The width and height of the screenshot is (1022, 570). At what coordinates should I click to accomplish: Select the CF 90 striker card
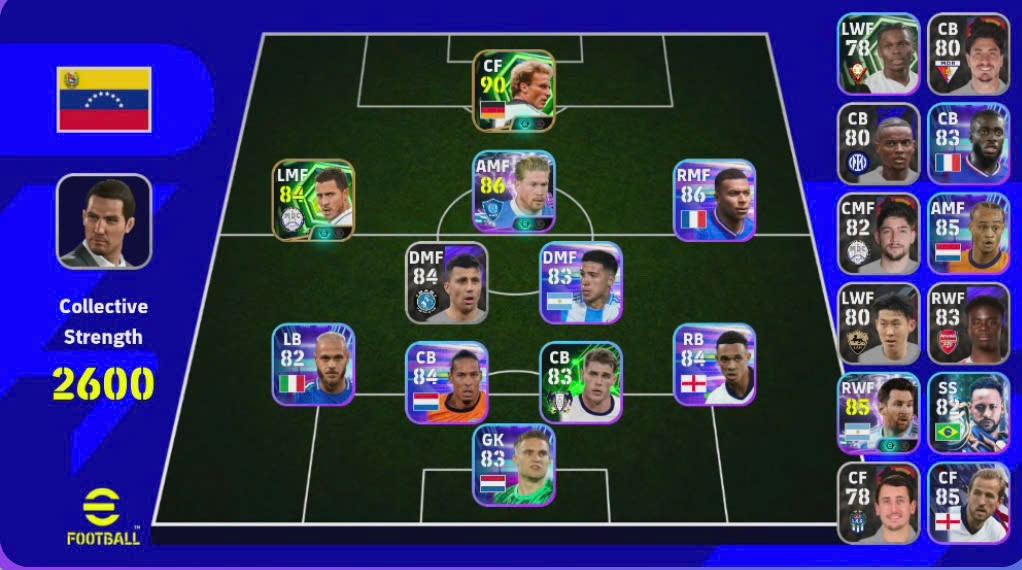514,91
